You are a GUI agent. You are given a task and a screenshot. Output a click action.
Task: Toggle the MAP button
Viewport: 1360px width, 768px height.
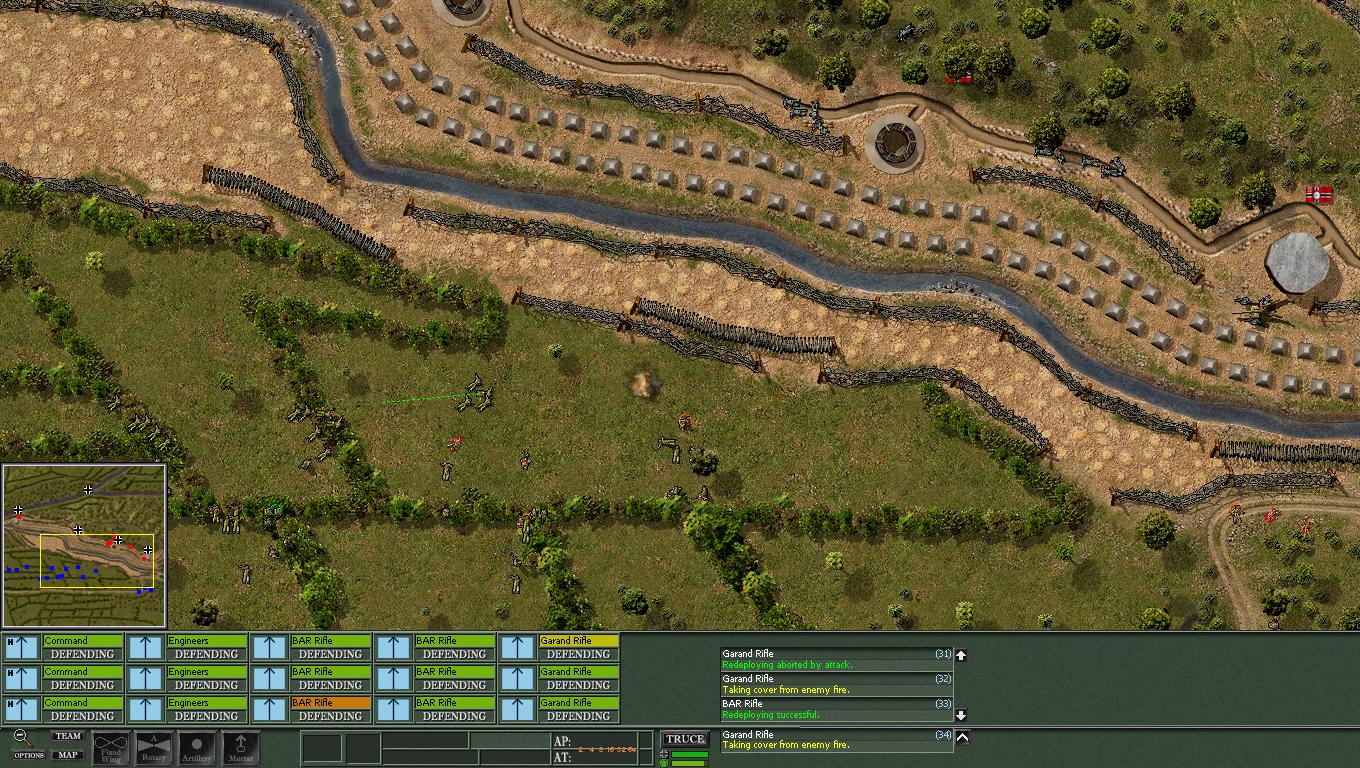(68, 755)
